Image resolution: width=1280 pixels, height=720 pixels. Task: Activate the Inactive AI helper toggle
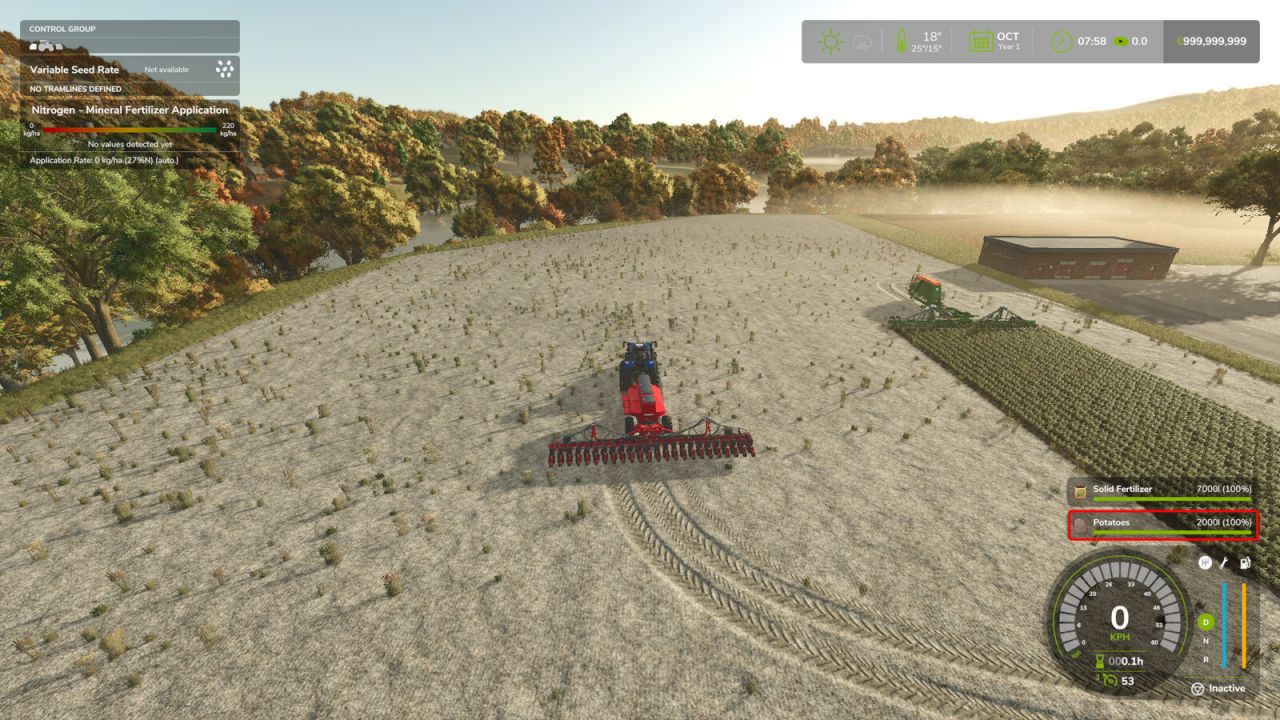click(1220, 688)
